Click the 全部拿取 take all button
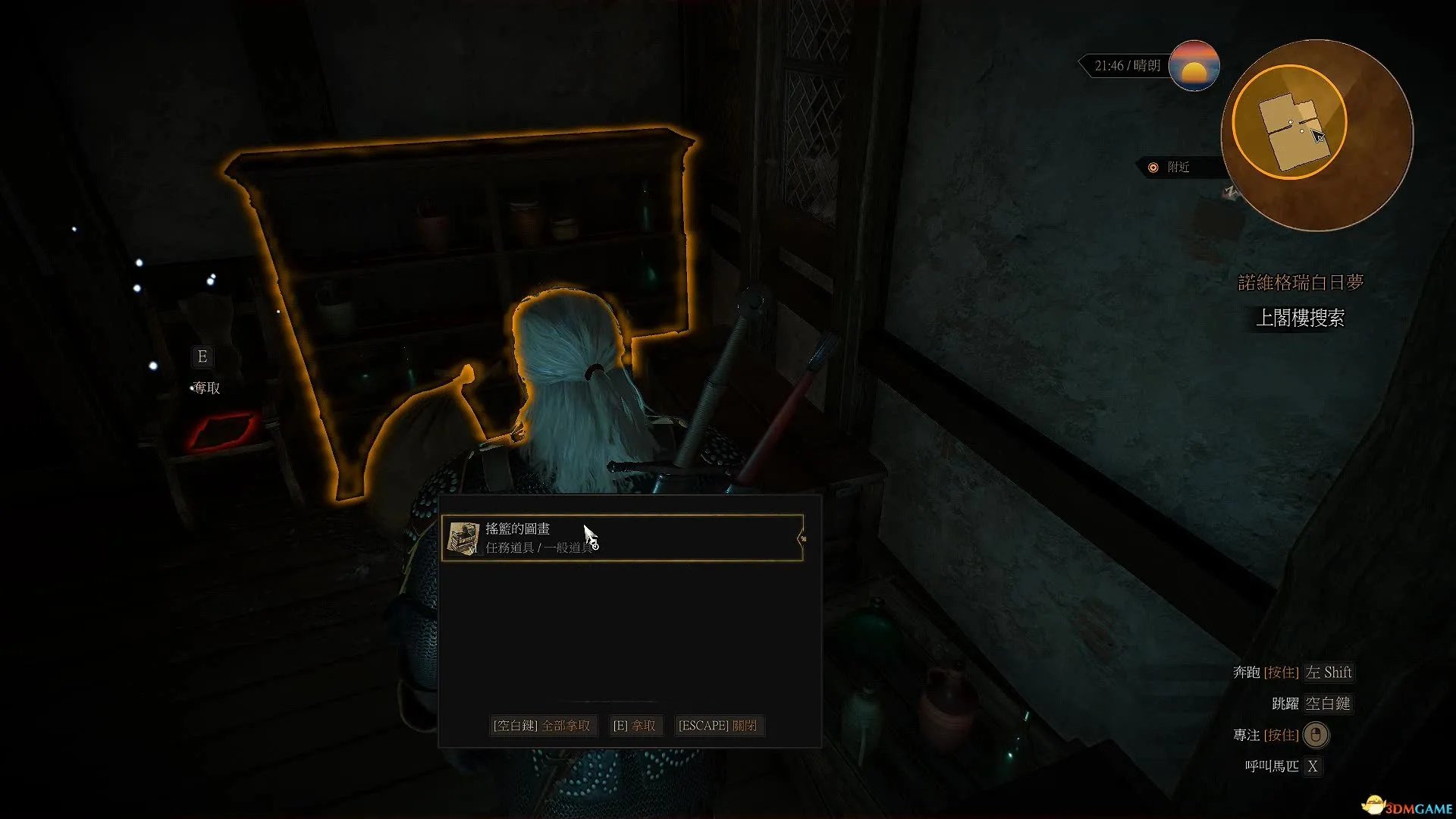The width and height of the screenshot is (1456, 819). [541, 726]
